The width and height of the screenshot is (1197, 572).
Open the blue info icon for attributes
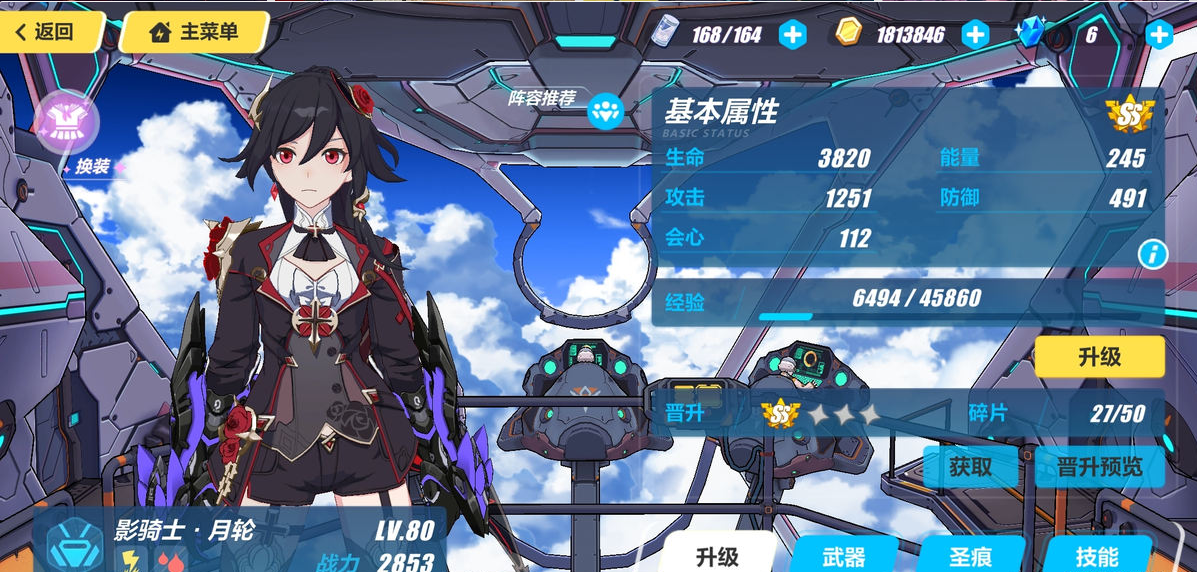point(1152,254)
